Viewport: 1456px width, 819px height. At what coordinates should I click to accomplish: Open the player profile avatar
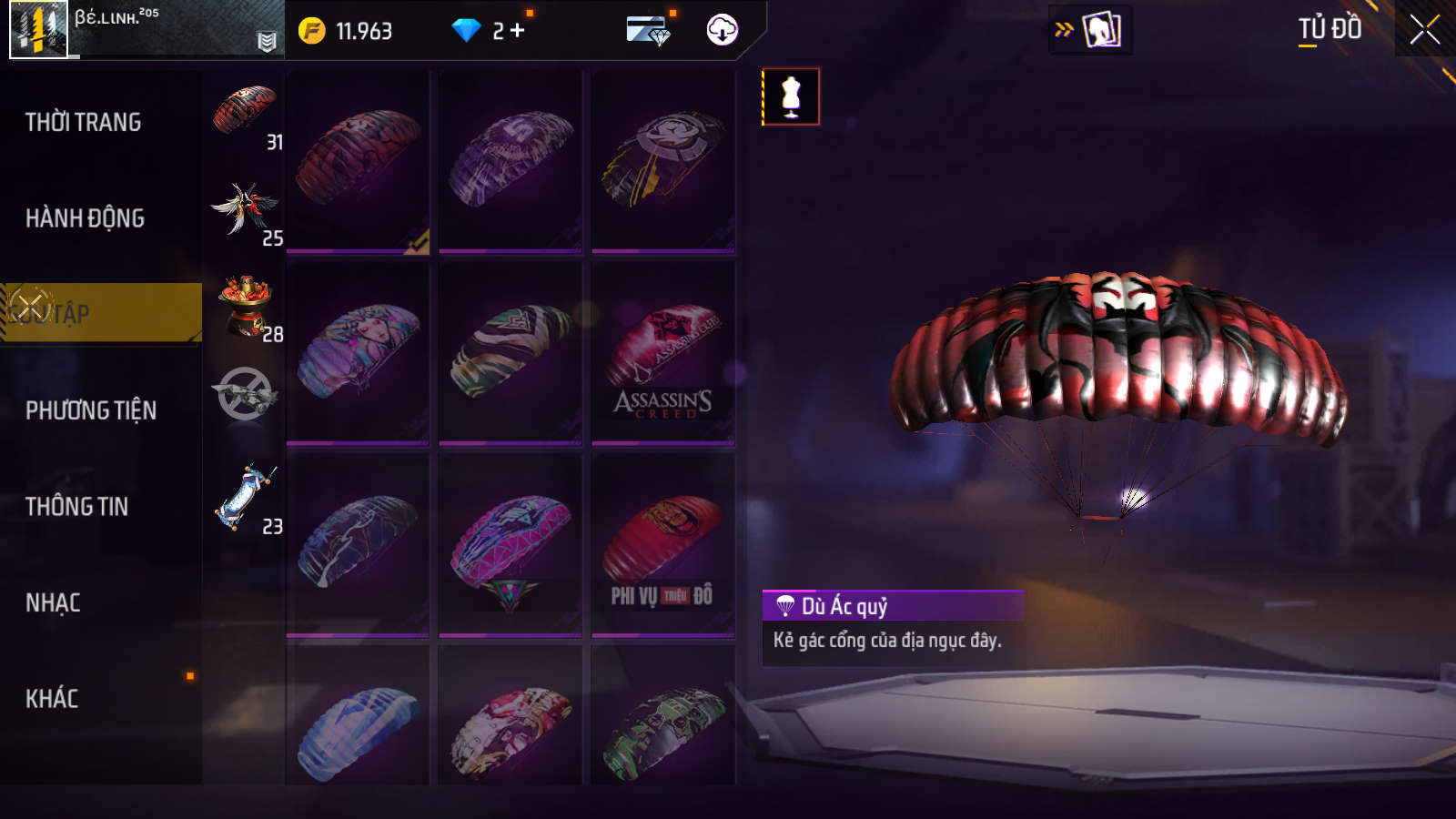click(38, 29)
